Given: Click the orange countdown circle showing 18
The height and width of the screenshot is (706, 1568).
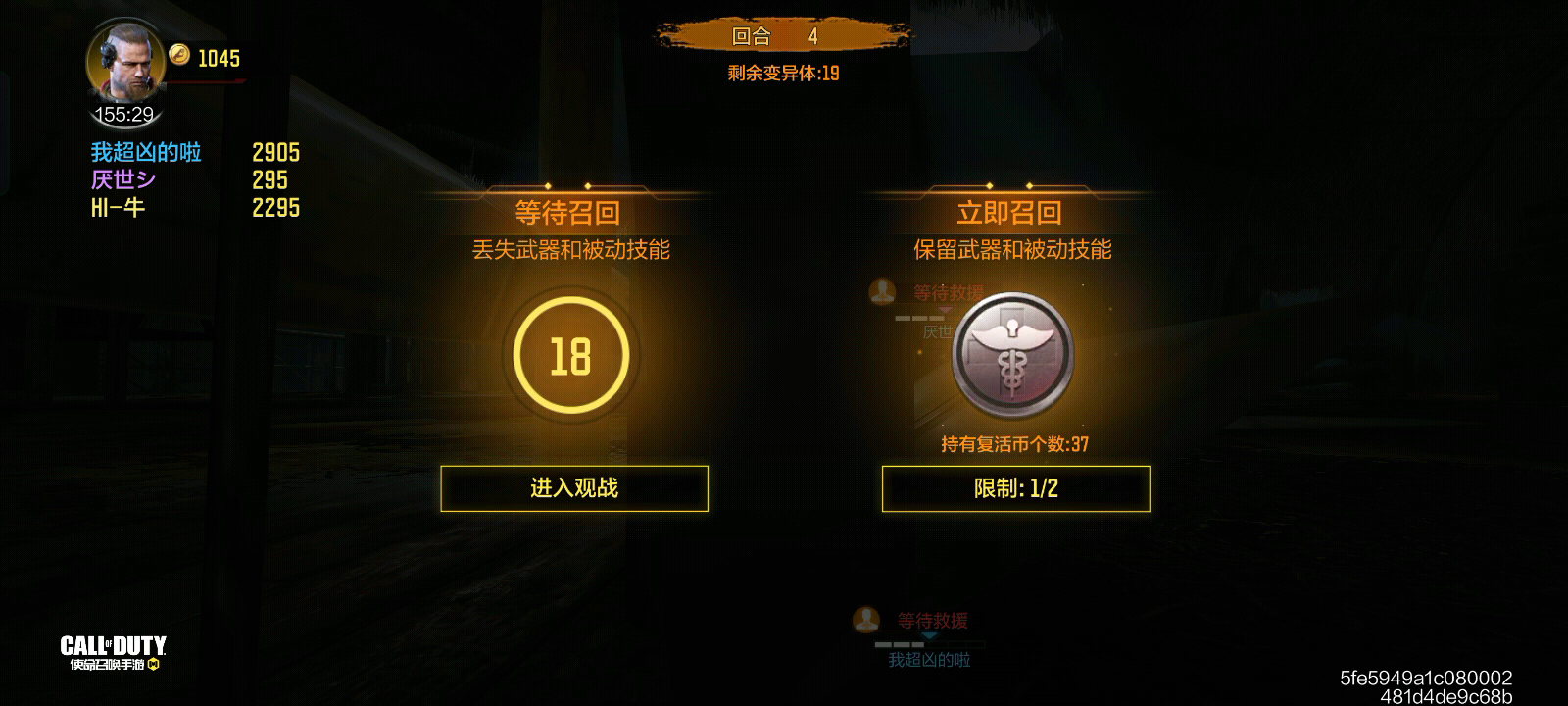Looking at the screenshot, I should point(573,356).
